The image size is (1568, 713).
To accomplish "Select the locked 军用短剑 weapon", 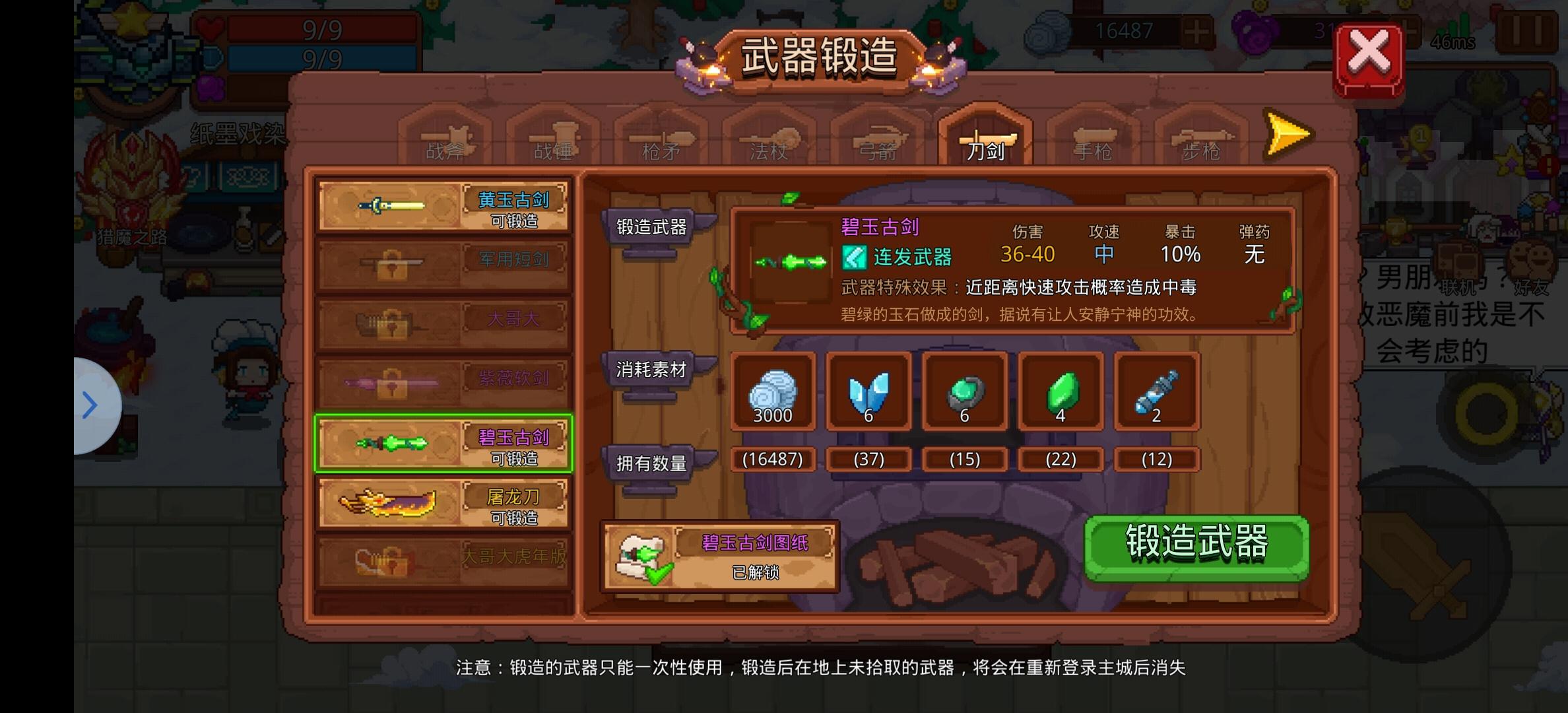I will point(443,264).
